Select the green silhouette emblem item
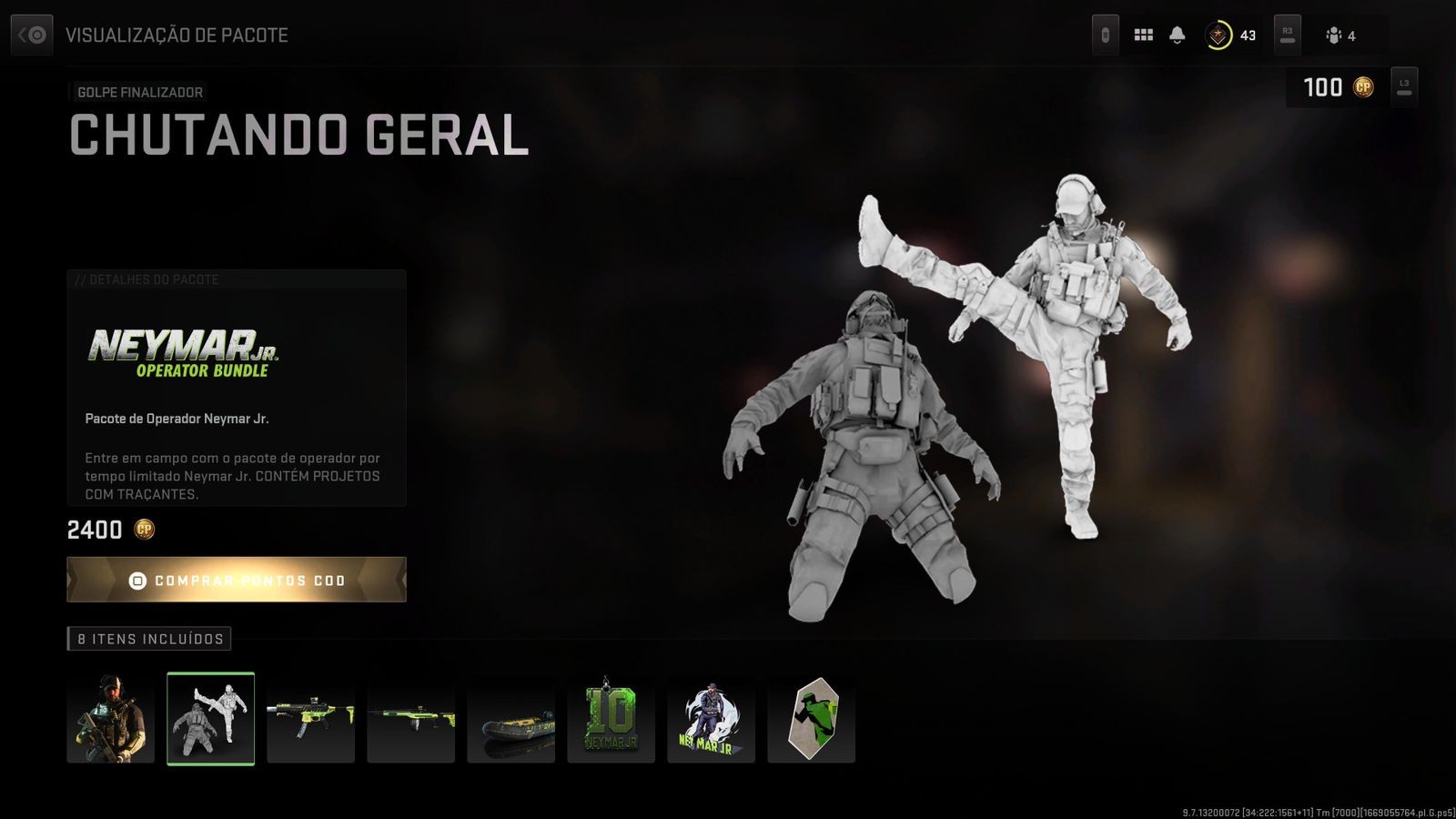 click(x=811, y=719)
